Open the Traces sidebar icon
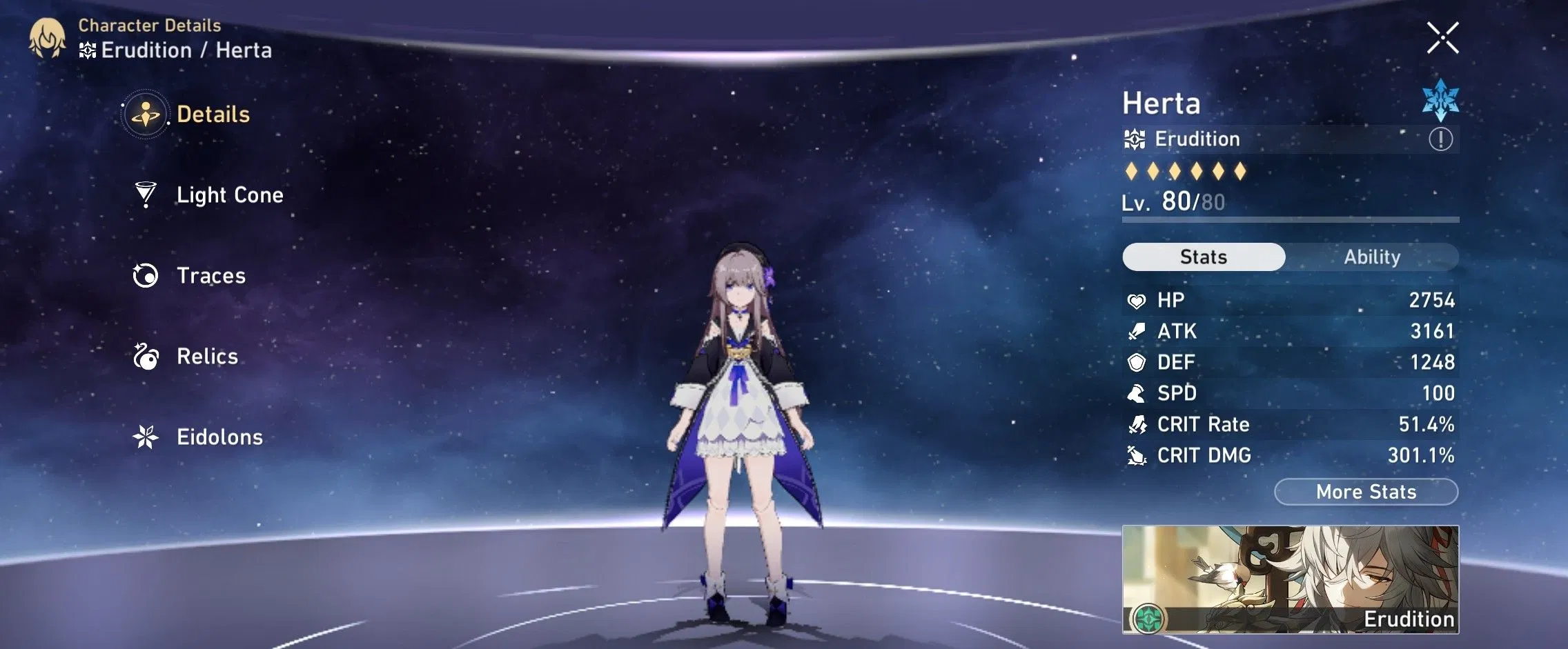The image size is (1568, 649). (146, 276)
